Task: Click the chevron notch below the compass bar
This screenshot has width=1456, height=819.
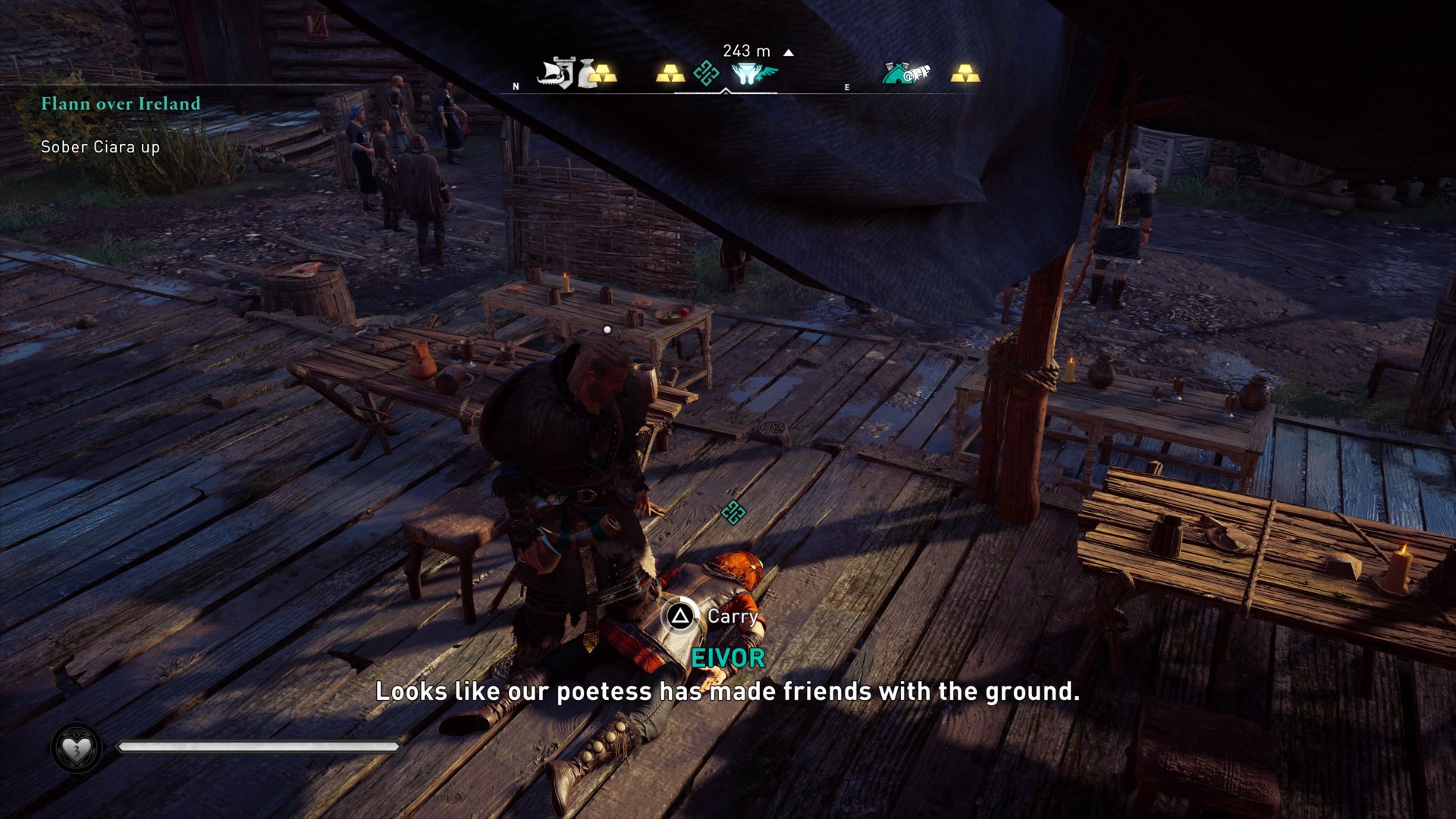Action: coord(726,90)
